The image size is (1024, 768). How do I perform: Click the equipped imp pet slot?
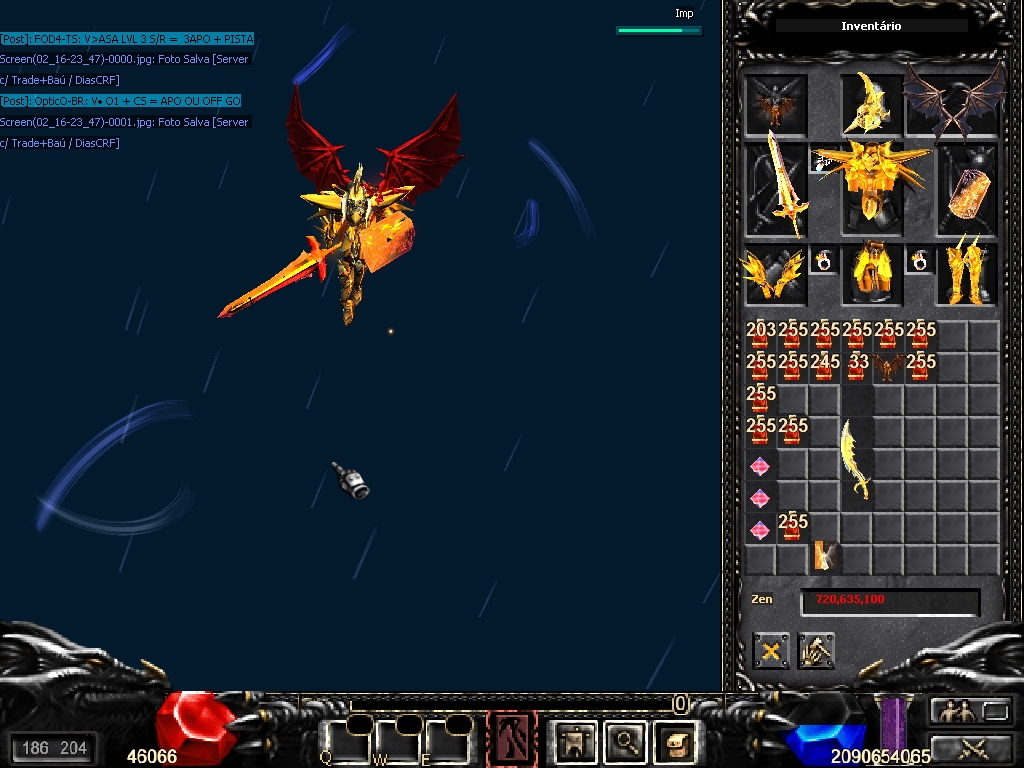point(775,103)
